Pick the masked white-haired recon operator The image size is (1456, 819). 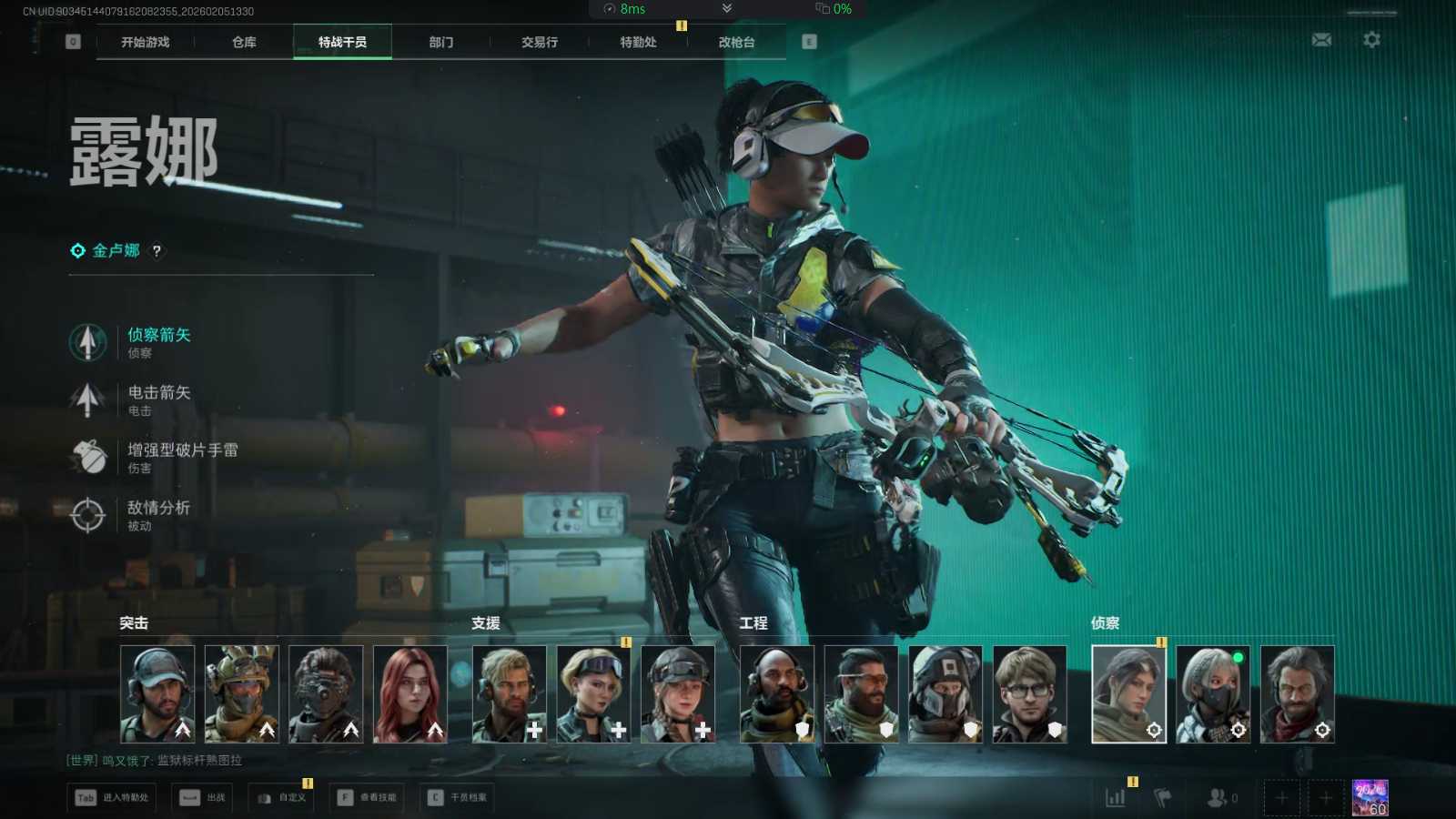tap(1213, 693)
